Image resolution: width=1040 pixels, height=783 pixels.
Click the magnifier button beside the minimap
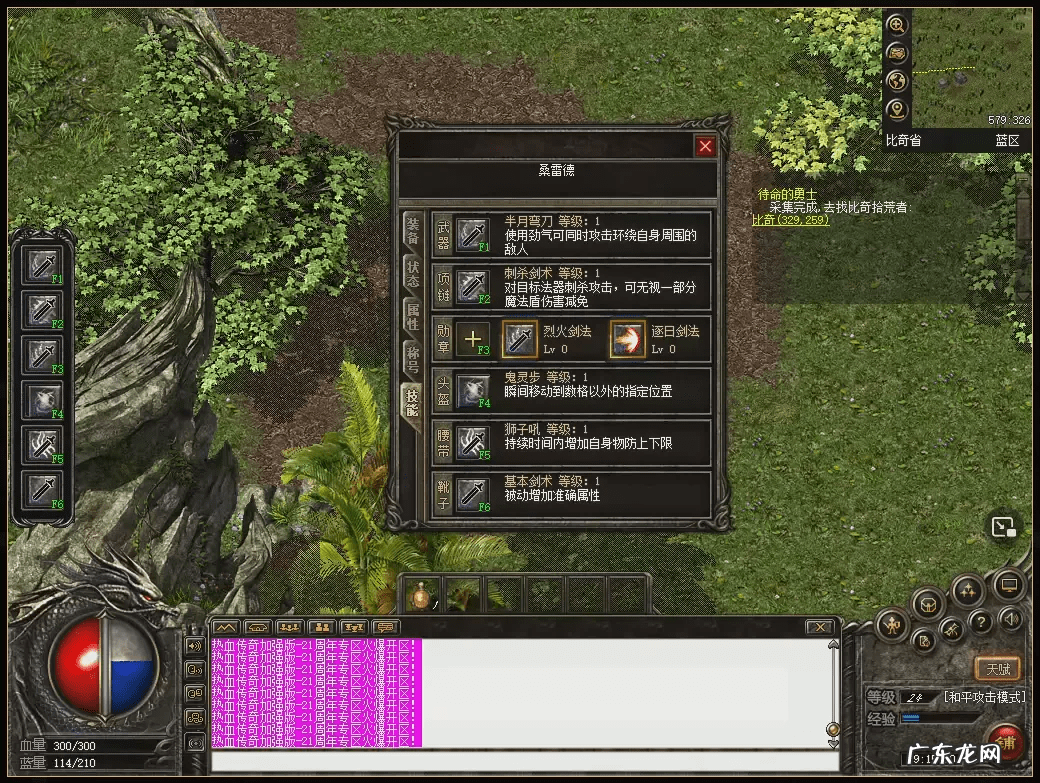[x=896, y=25]
